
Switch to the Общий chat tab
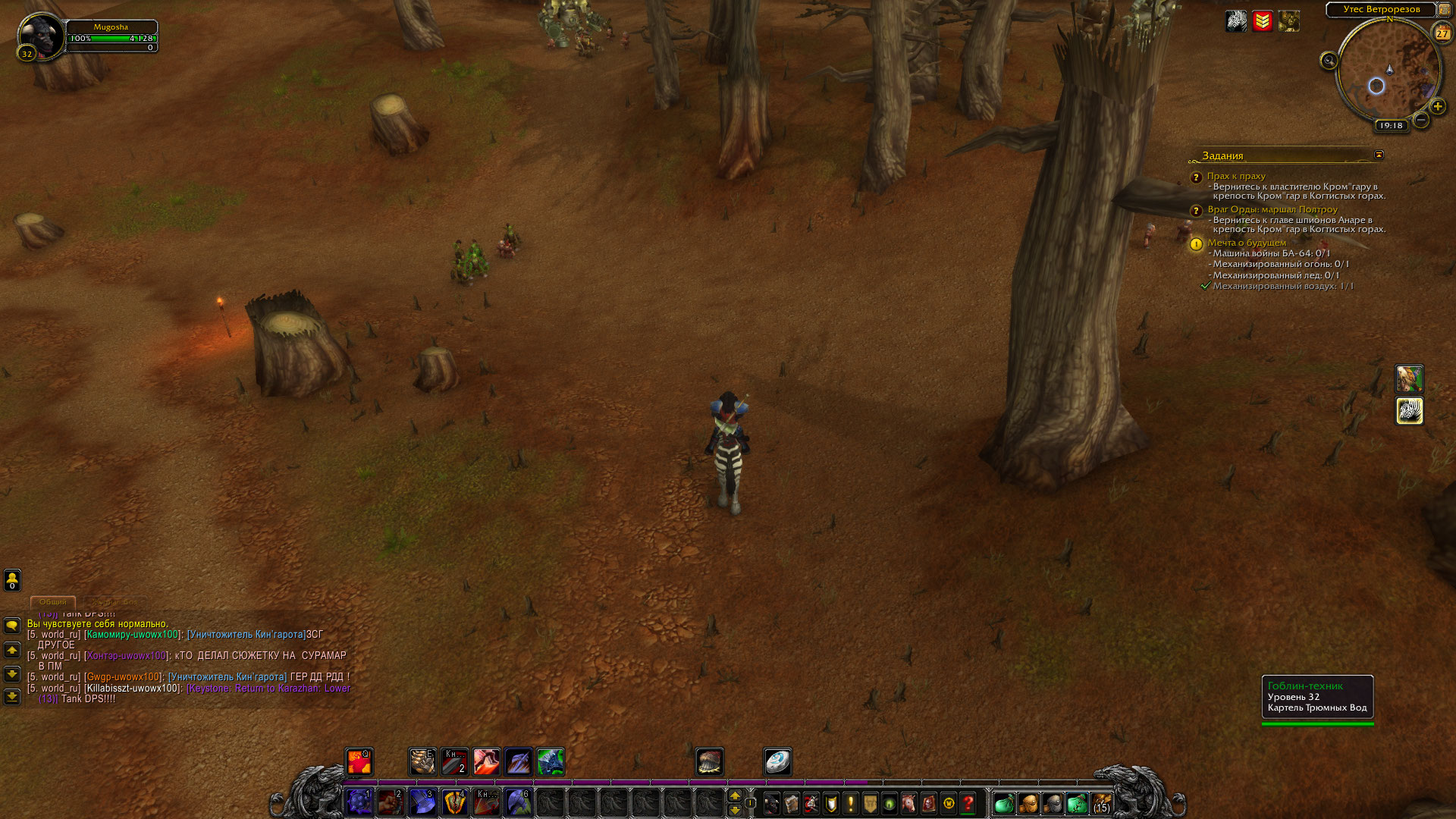[x=53, y=602]
